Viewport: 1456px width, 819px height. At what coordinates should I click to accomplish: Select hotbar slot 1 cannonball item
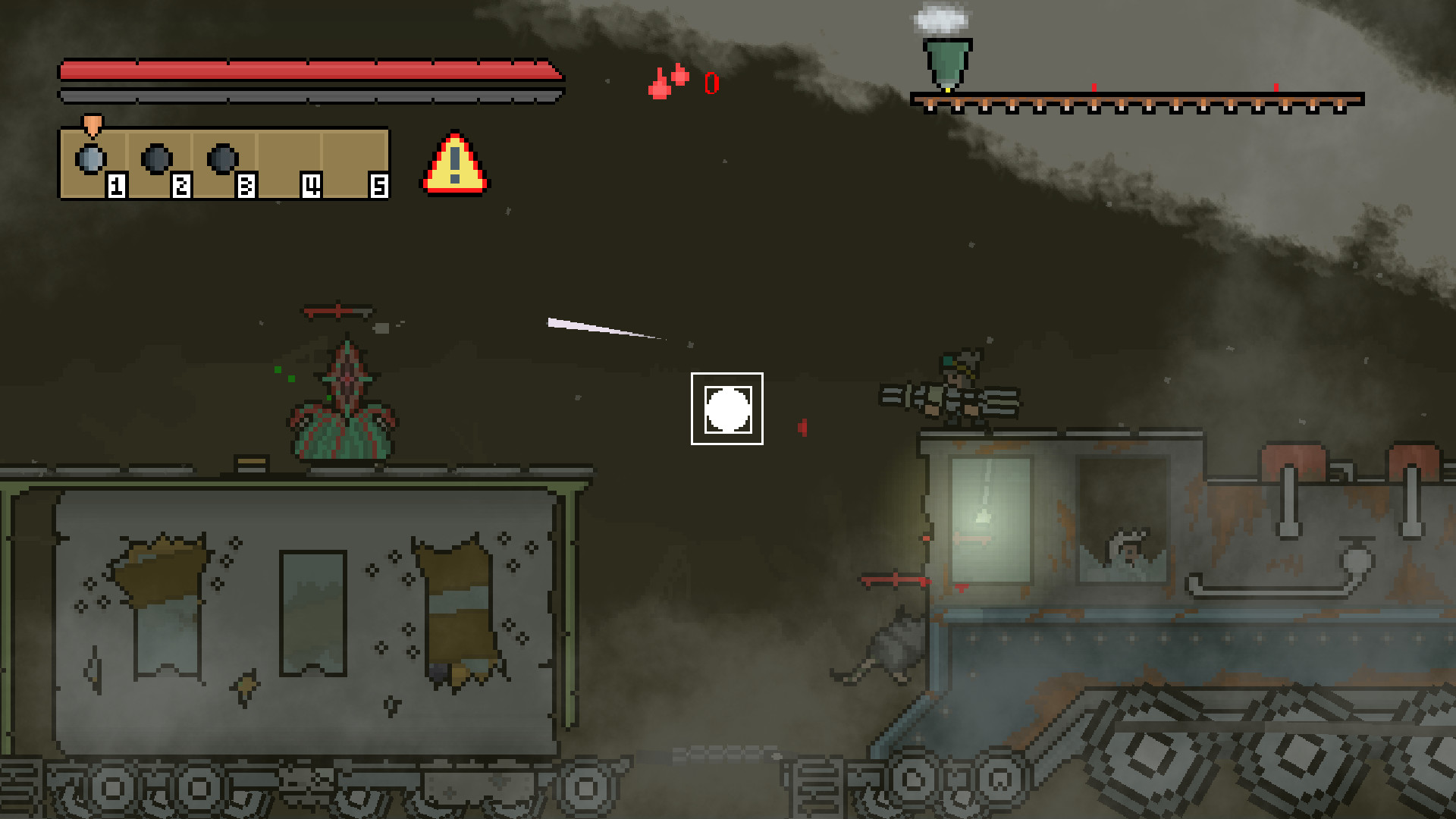91,157
